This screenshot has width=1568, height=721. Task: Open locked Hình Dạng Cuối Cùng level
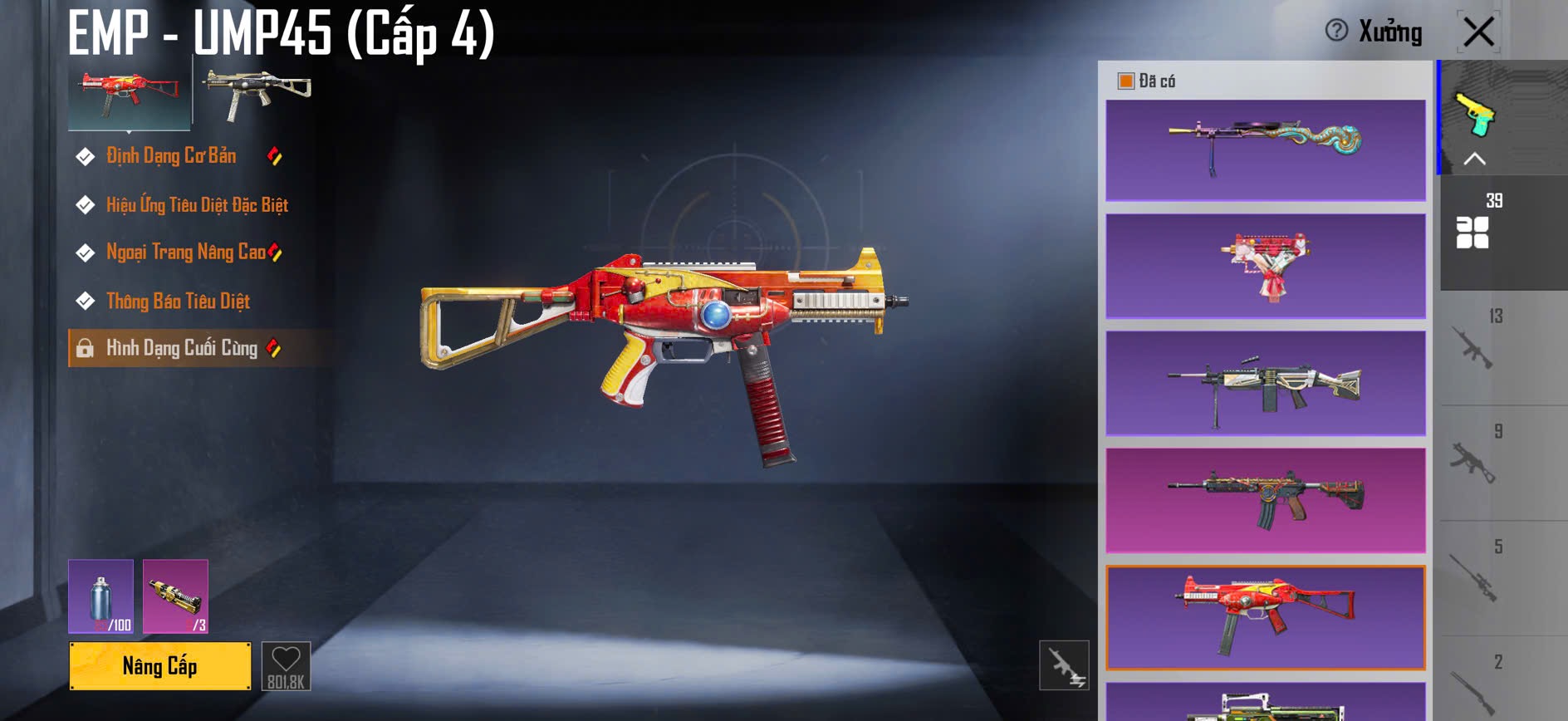[x=182, y=348]
